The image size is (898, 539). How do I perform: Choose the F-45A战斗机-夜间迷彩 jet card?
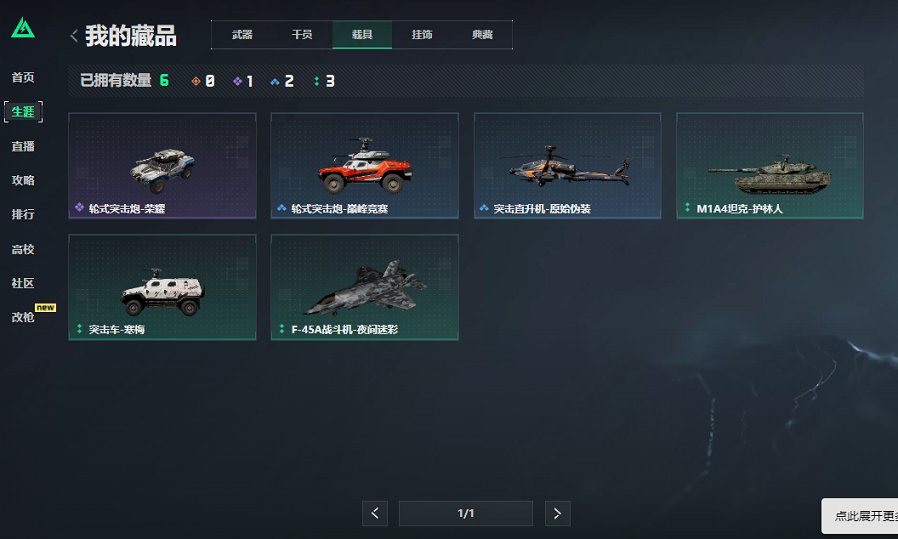(364, 287)
